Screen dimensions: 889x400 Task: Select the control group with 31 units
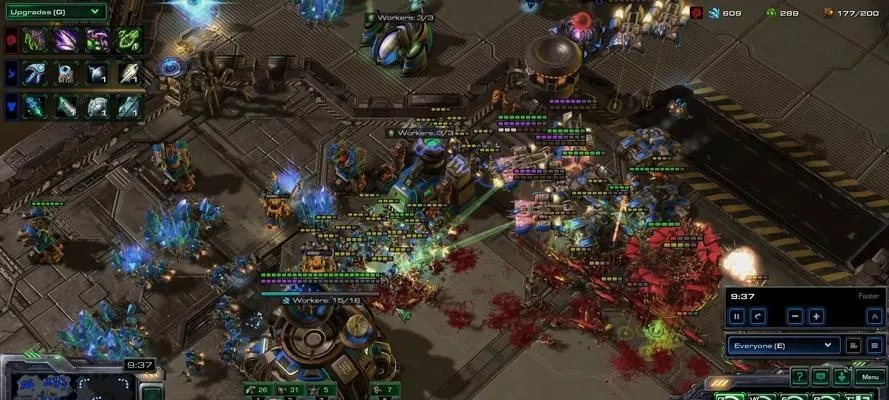(x=290, y=389)
